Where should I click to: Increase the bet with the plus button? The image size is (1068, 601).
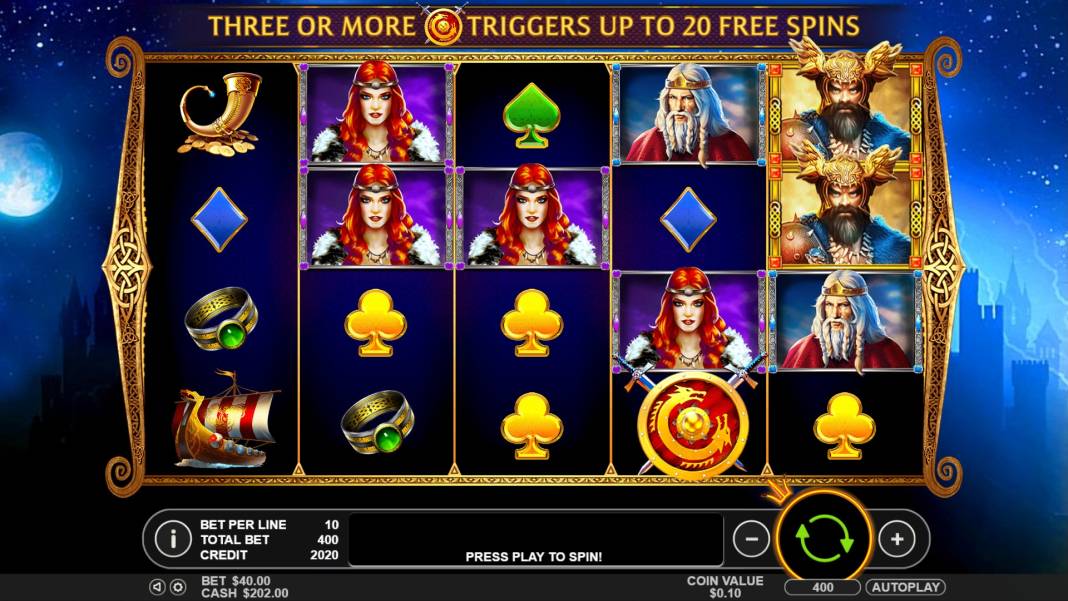coord(897,539)
